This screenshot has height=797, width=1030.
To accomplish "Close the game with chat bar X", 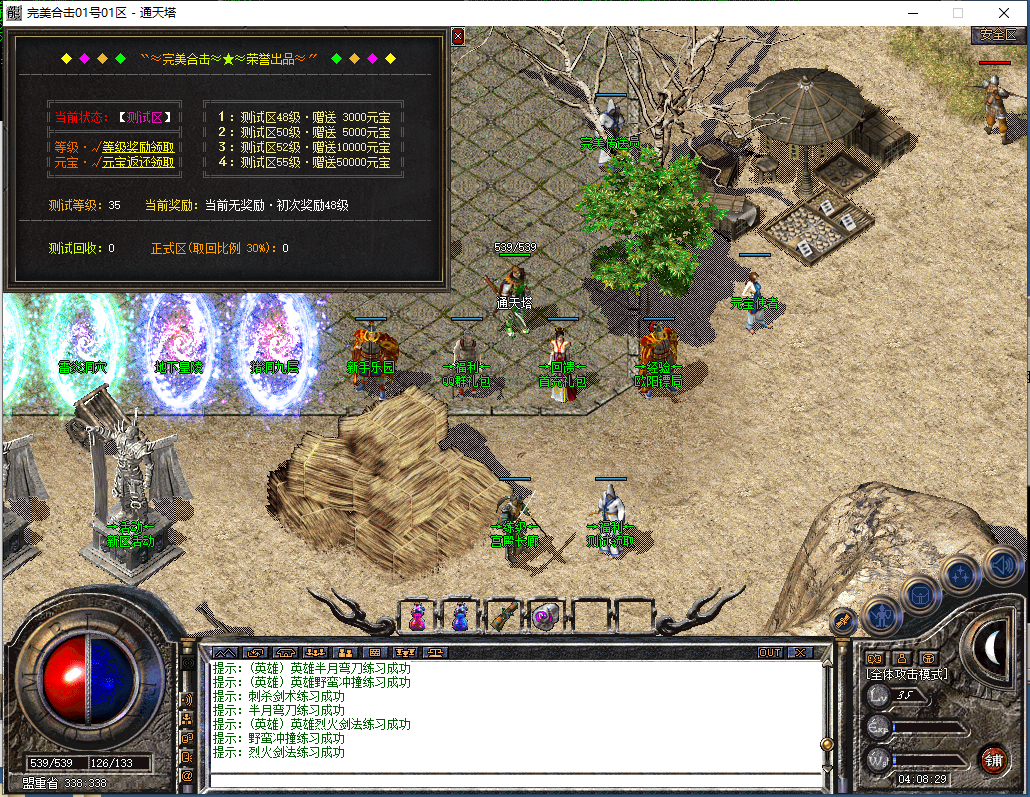I will click(x=799, y=652).
